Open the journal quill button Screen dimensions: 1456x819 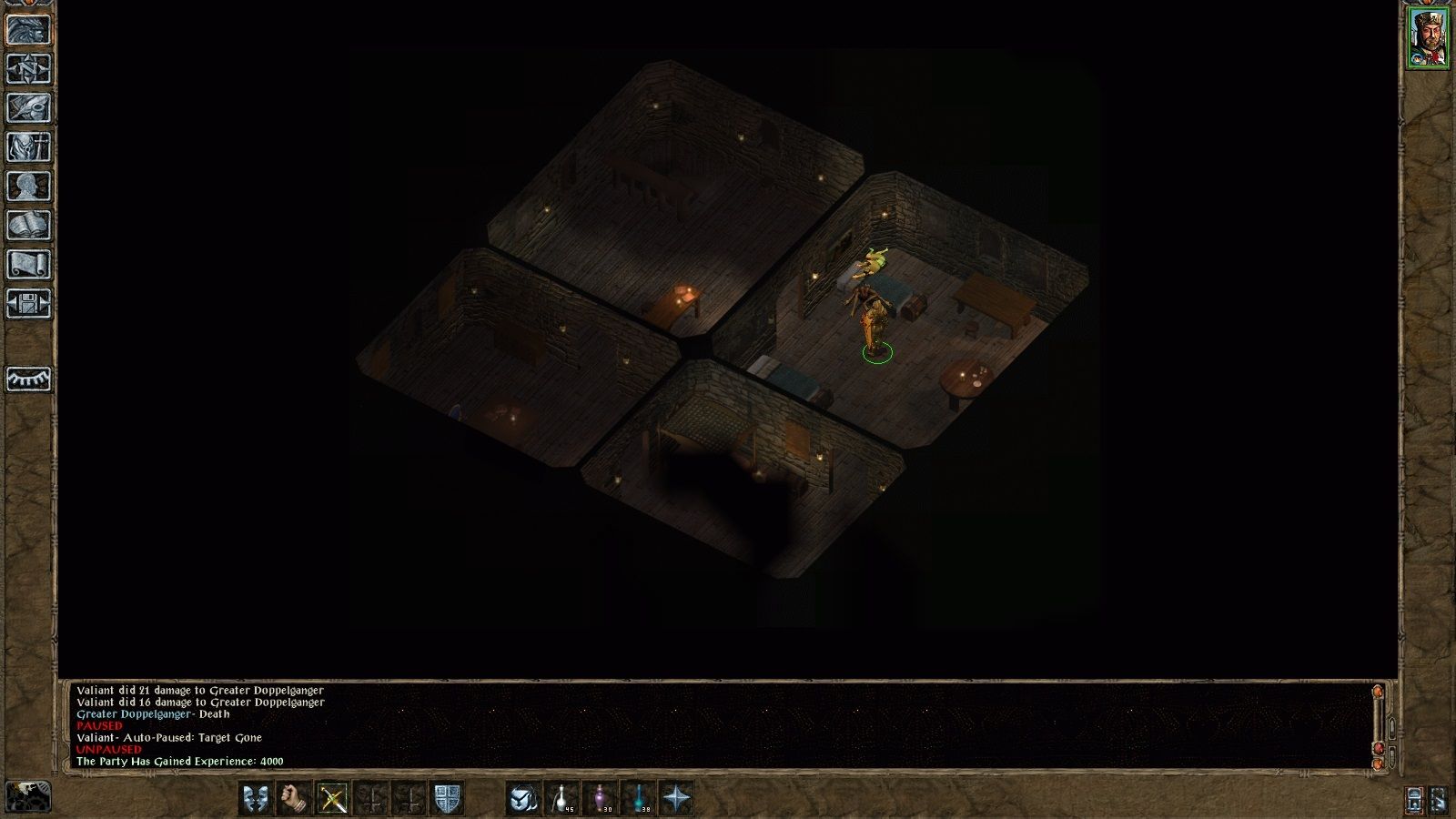point(28,108)
